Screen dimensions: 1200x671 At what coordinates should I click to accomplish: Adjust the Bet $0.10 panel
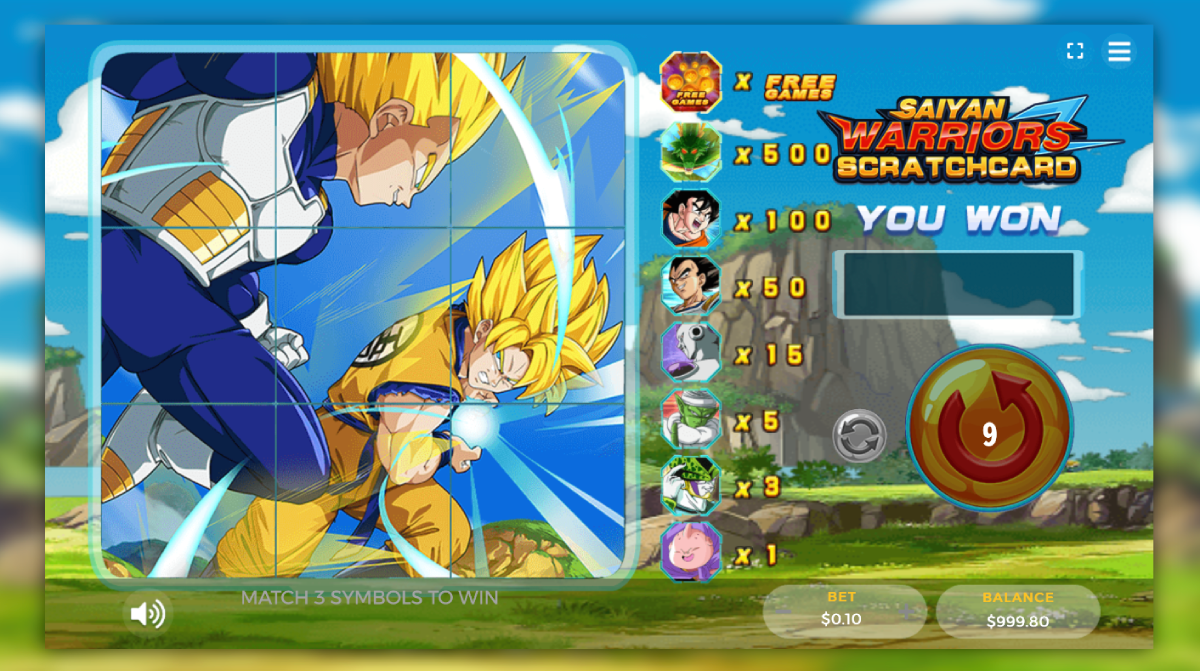click(843, 609)
